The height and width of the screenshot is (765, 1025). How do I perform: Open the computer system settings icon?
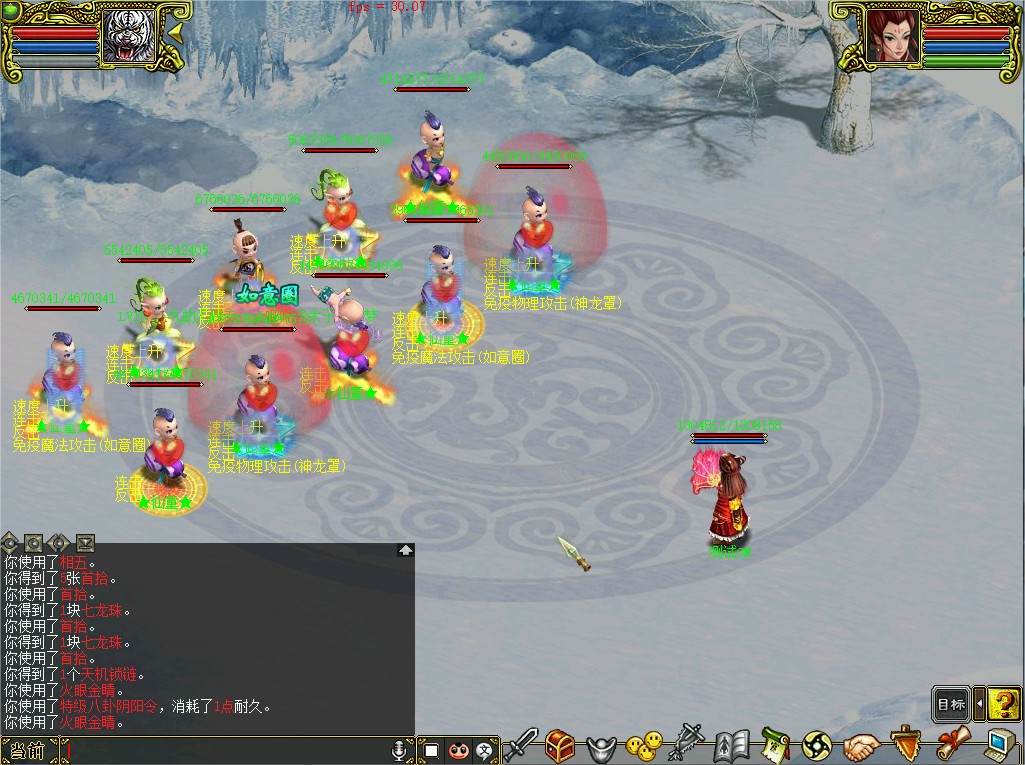[x=999, y=745]
